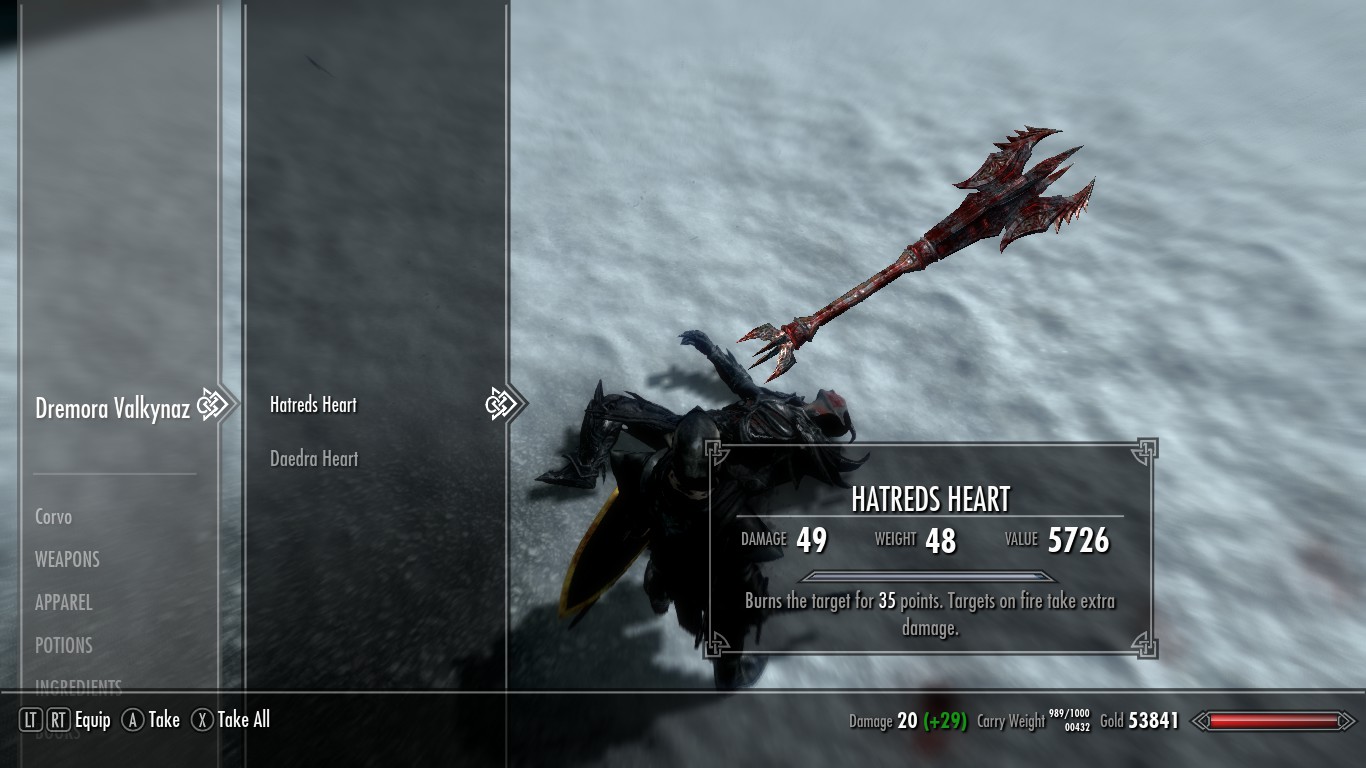Choose the POTIONS category
Screen dimensions: 1366x768
[64, 646]
